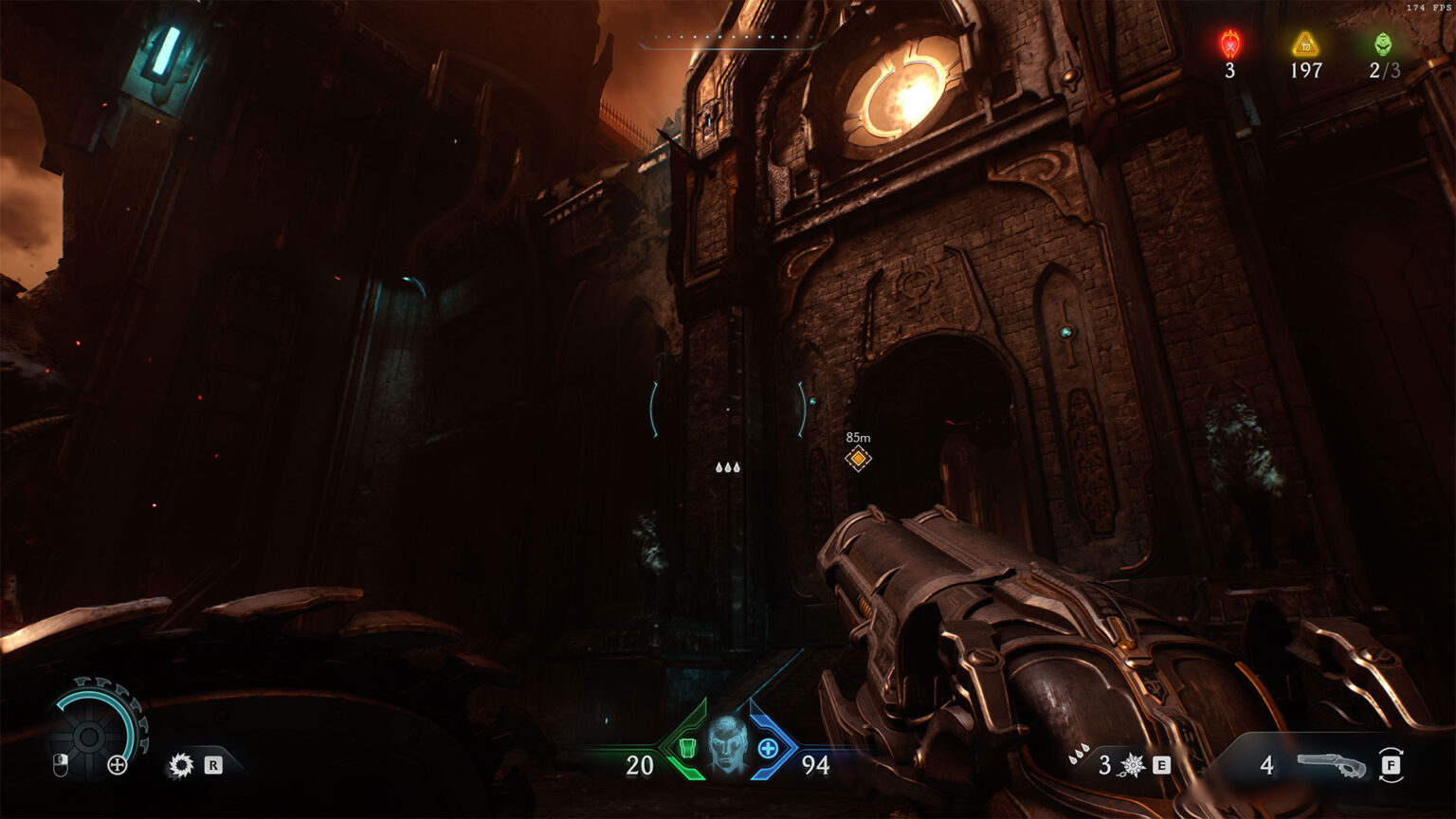This screenshot has height=819, width=1456.
Task: Toggle the E equipment keybind prompt
Action: point(1161,764)
